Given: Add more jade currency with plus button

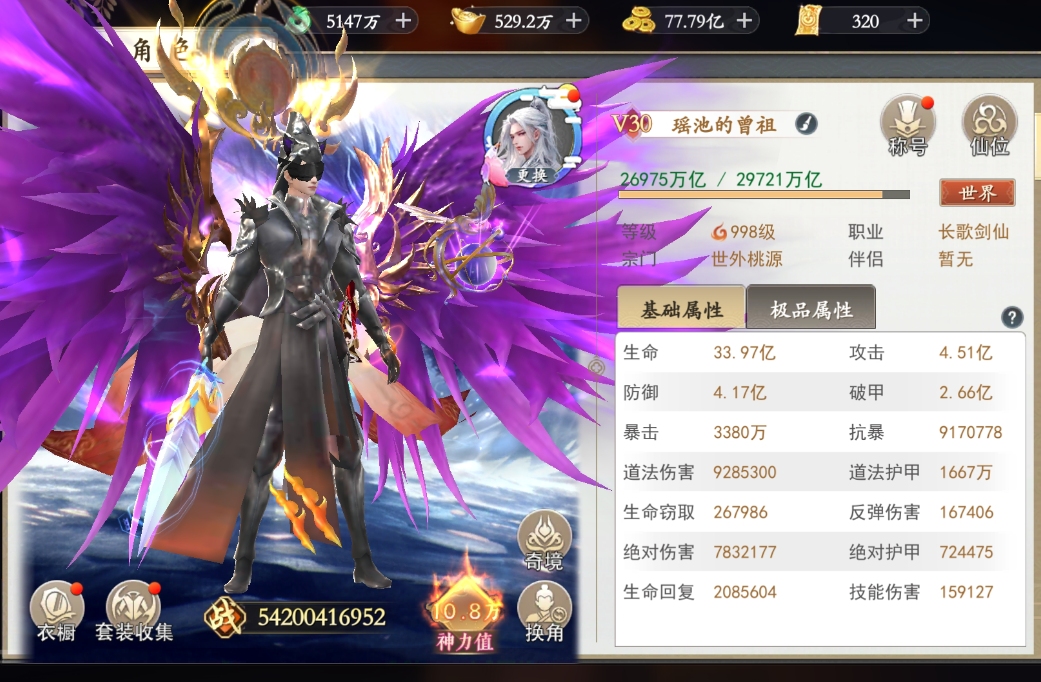Looking at the screenshot, I should (x=403, y=20).
